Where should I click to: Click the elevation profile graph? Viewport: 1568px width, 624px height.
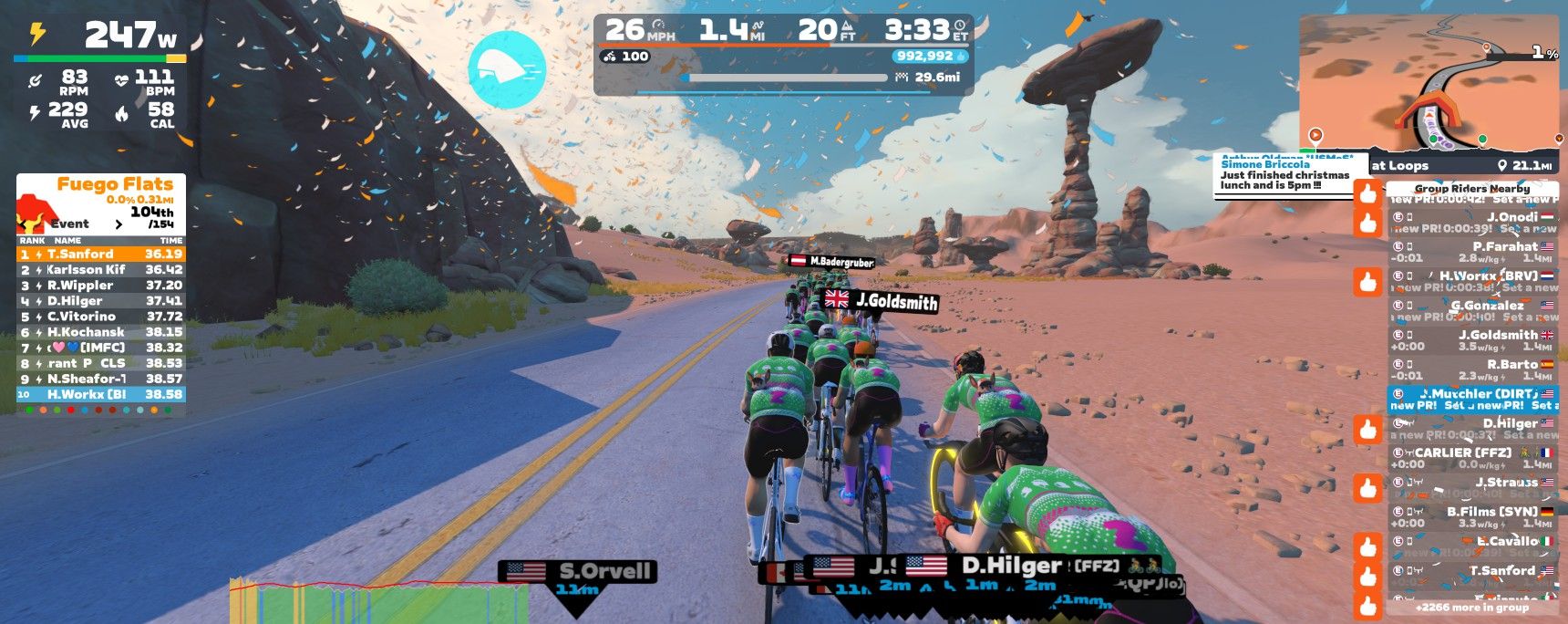coord(378,600)
